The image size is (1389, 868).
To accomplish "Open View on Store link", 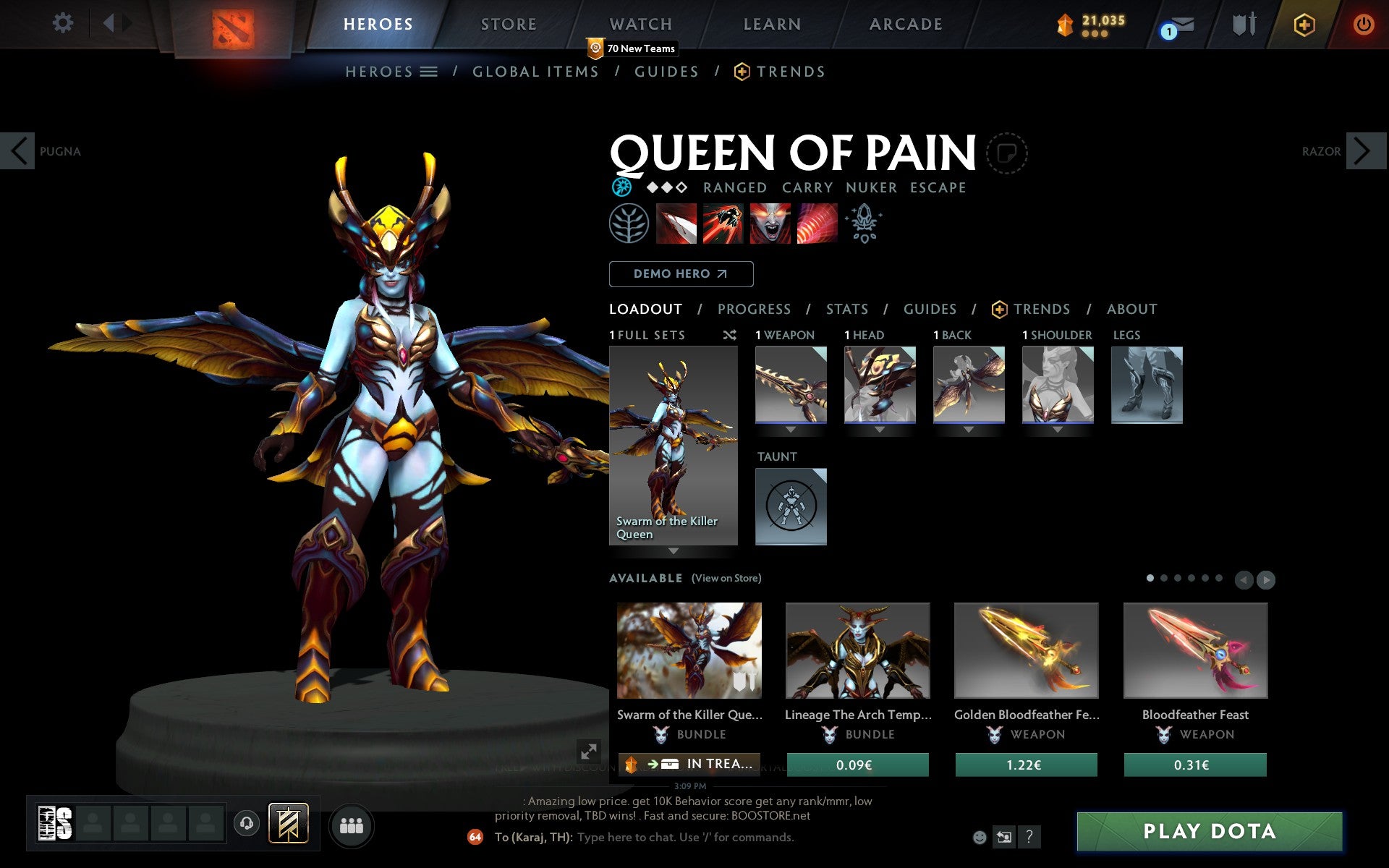I will (726, 578).
